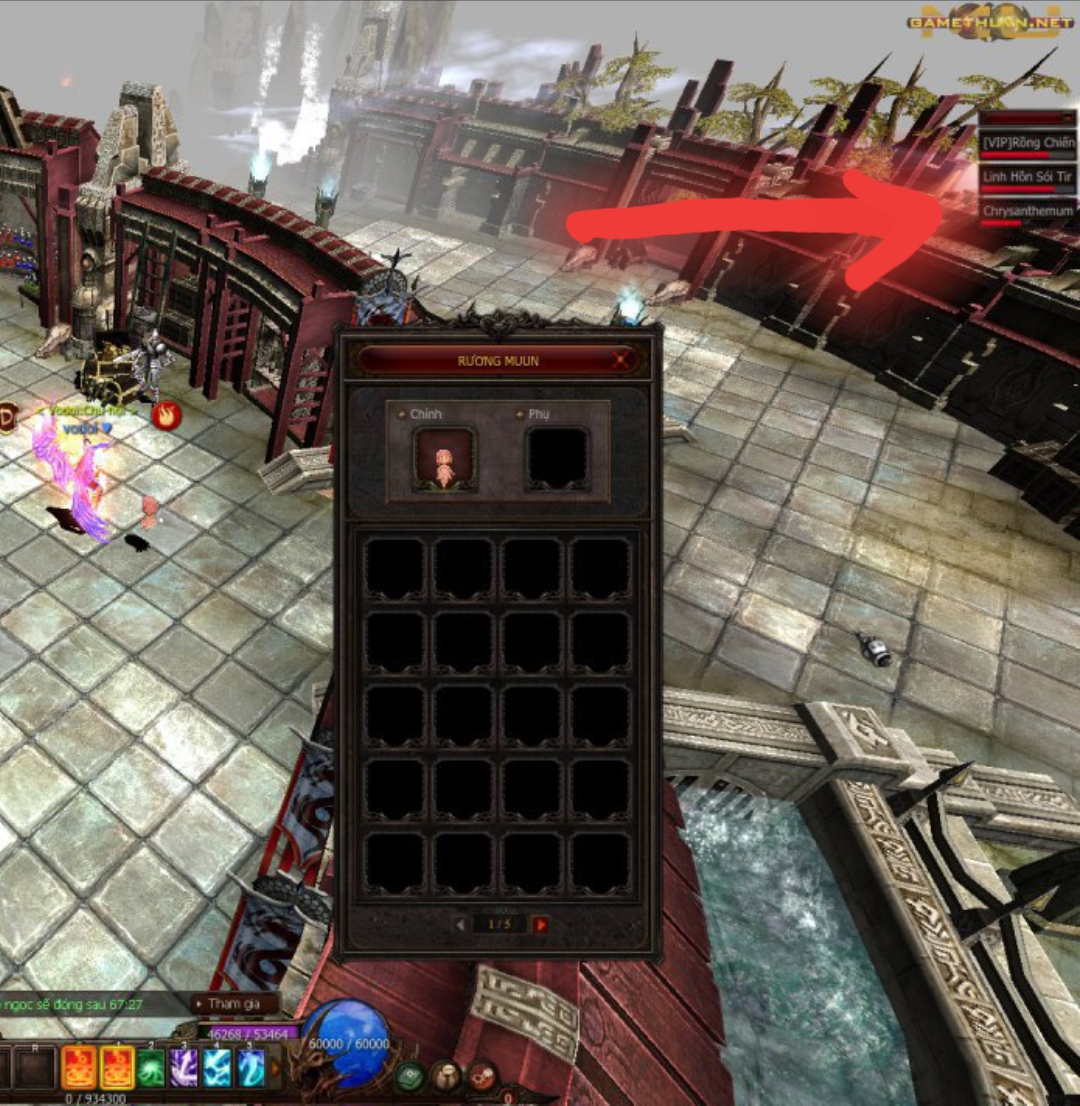Screen dimensions: 1080x1106
Task: Use the purple lightning skill
Action: tap(183, 1068)
